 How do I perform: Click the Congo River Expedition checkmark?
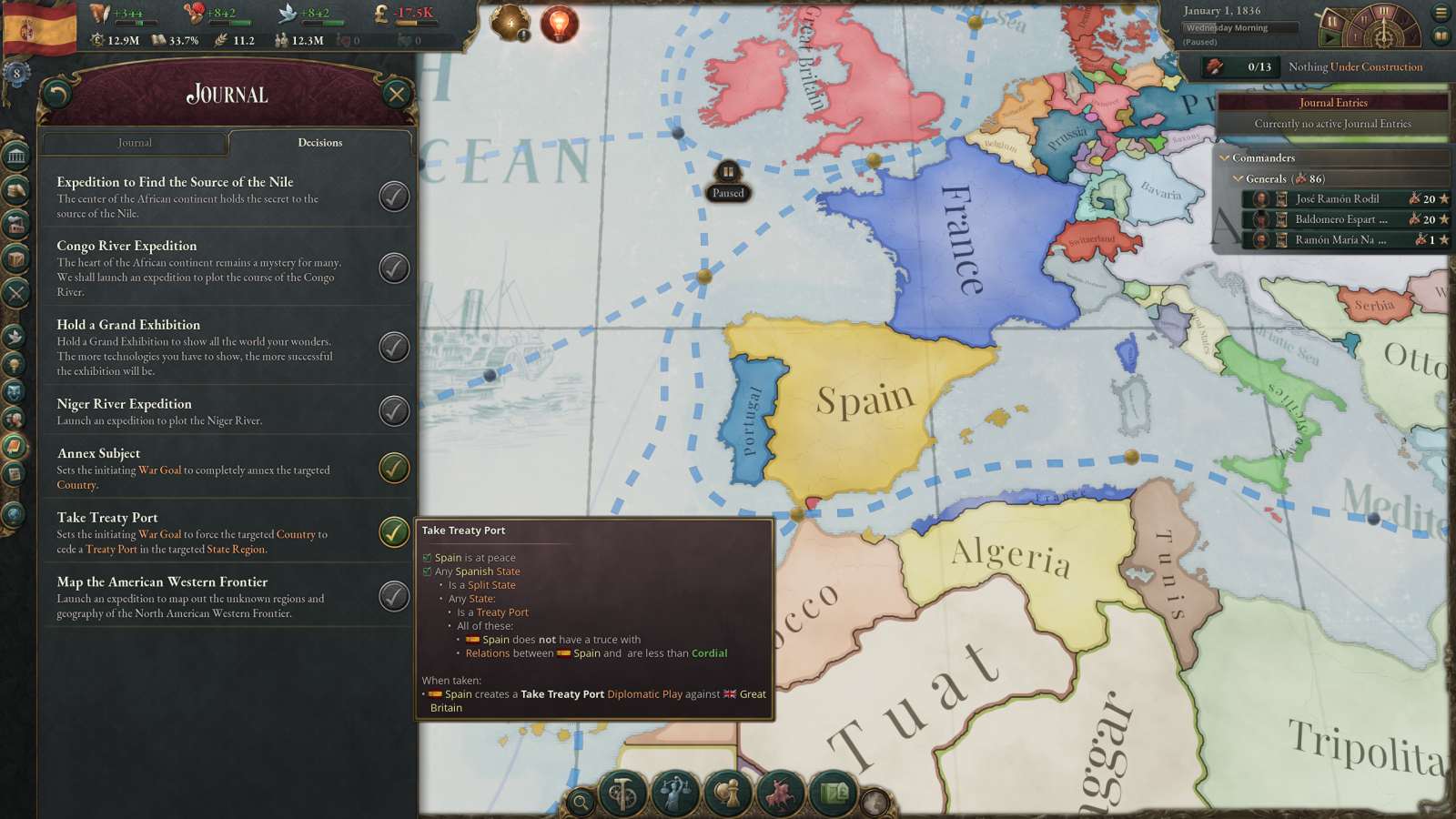tap(394, 268)
